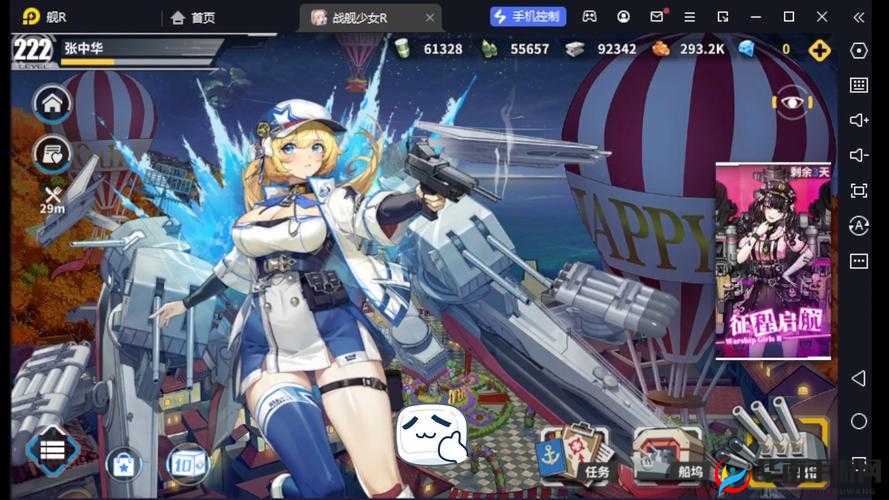The height and width of the screenshot is (500, 889).
Task: Toggle the eye icon to hide UI
Action: pyautogui.click(x=790, y=101)
